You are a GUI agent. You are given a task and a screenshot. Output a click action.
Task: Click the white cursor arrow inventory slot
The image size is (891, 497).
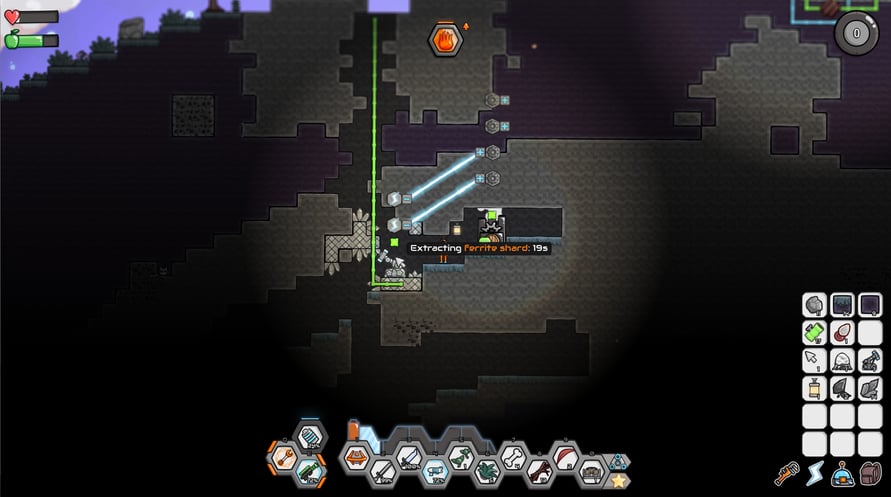(x=814, y=360)
